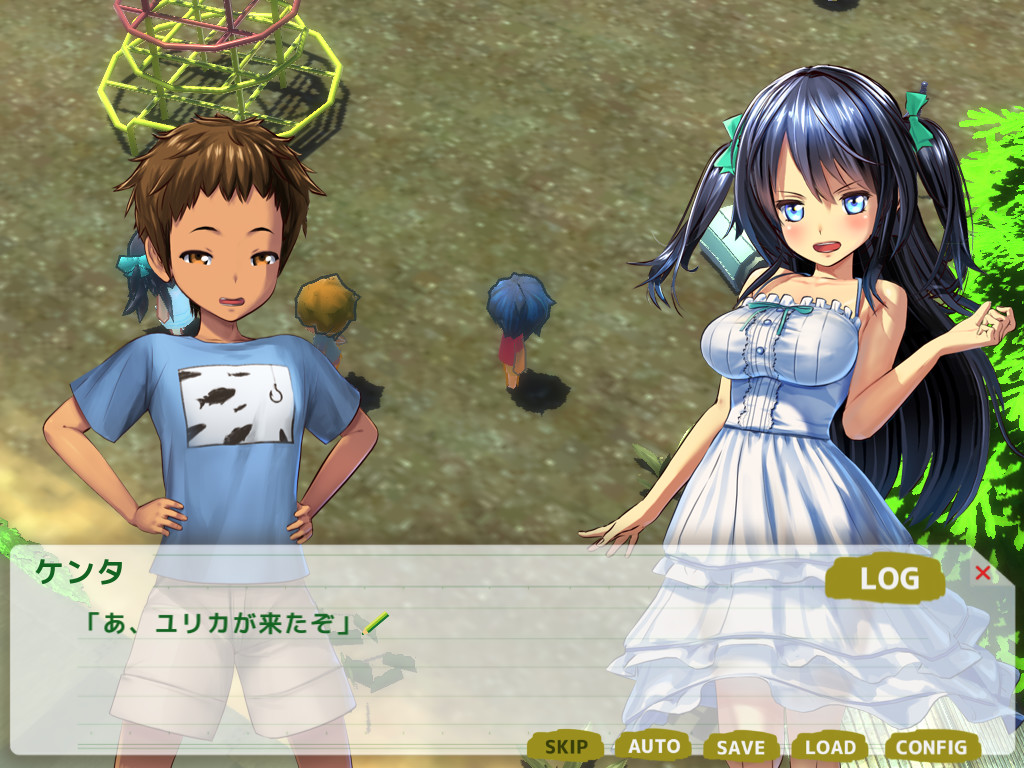1024x768 pixels.
Task: Close the dialogue box with red X
Action: click(983, 573)
